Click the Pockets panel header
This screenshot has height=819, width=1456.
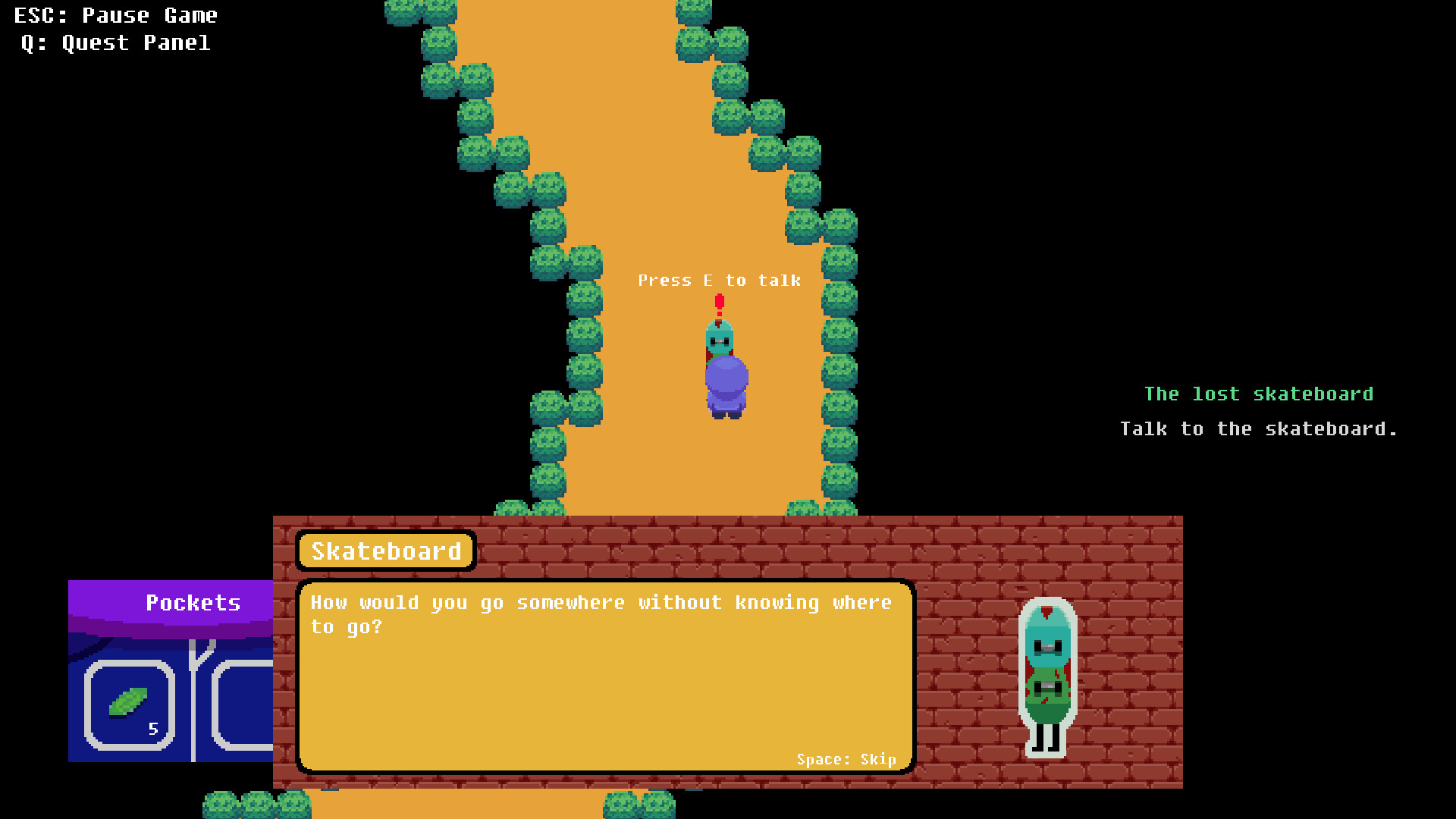pos(193,603)
